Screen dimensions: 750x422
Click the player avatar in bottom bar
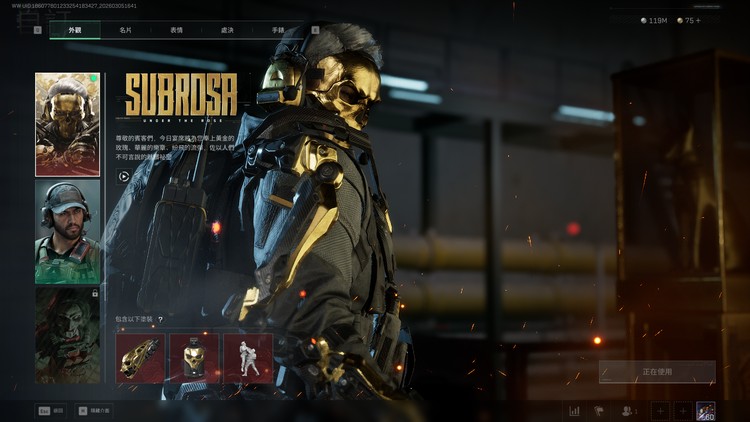[706, 410]
